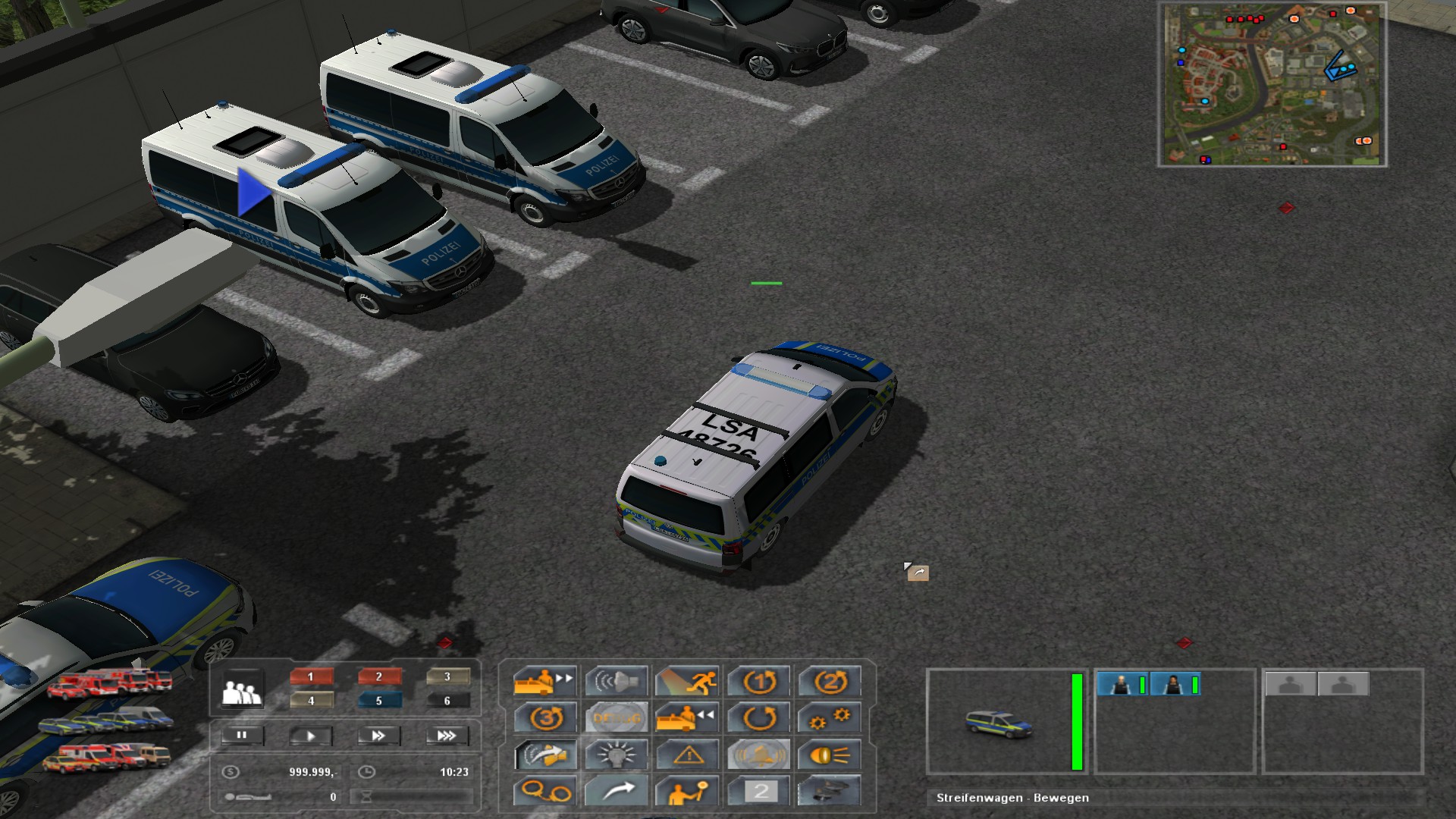Open the city minimap
Viewport: 1456px width, 819px height.
pos(1272,84)
